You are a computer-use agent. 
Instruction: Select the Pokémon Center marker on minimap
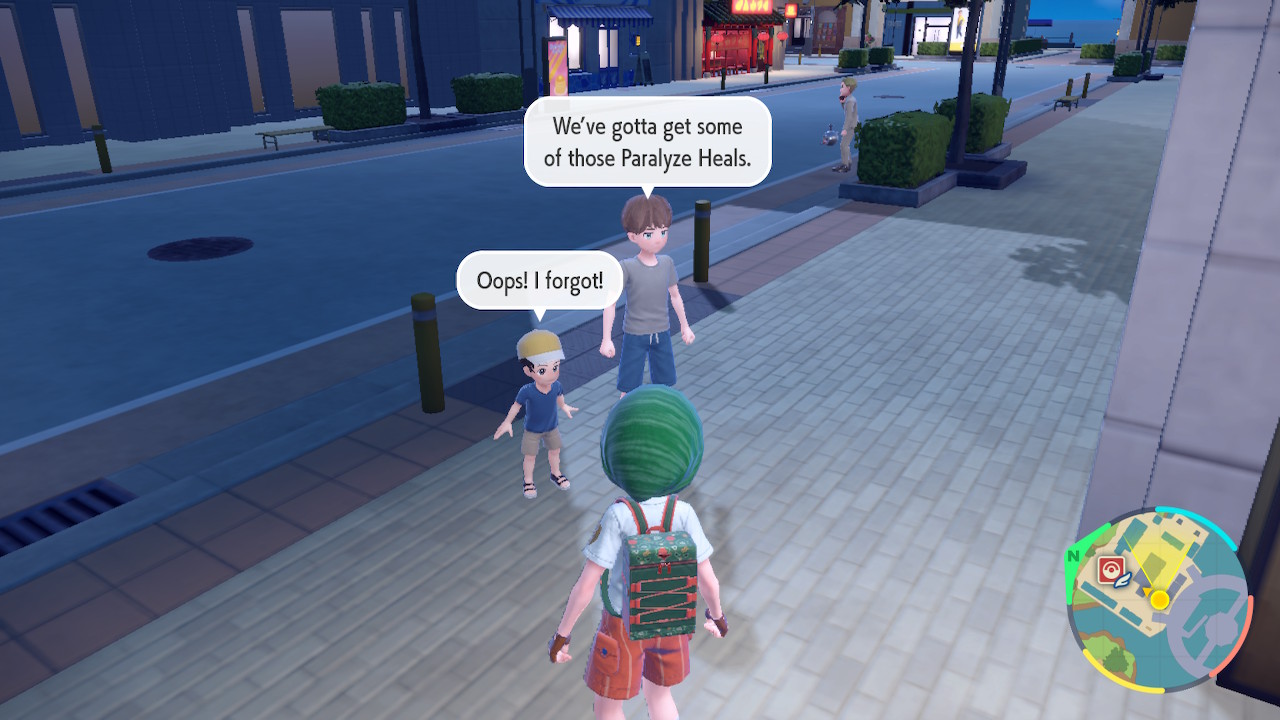click(x=1110, y=570)
